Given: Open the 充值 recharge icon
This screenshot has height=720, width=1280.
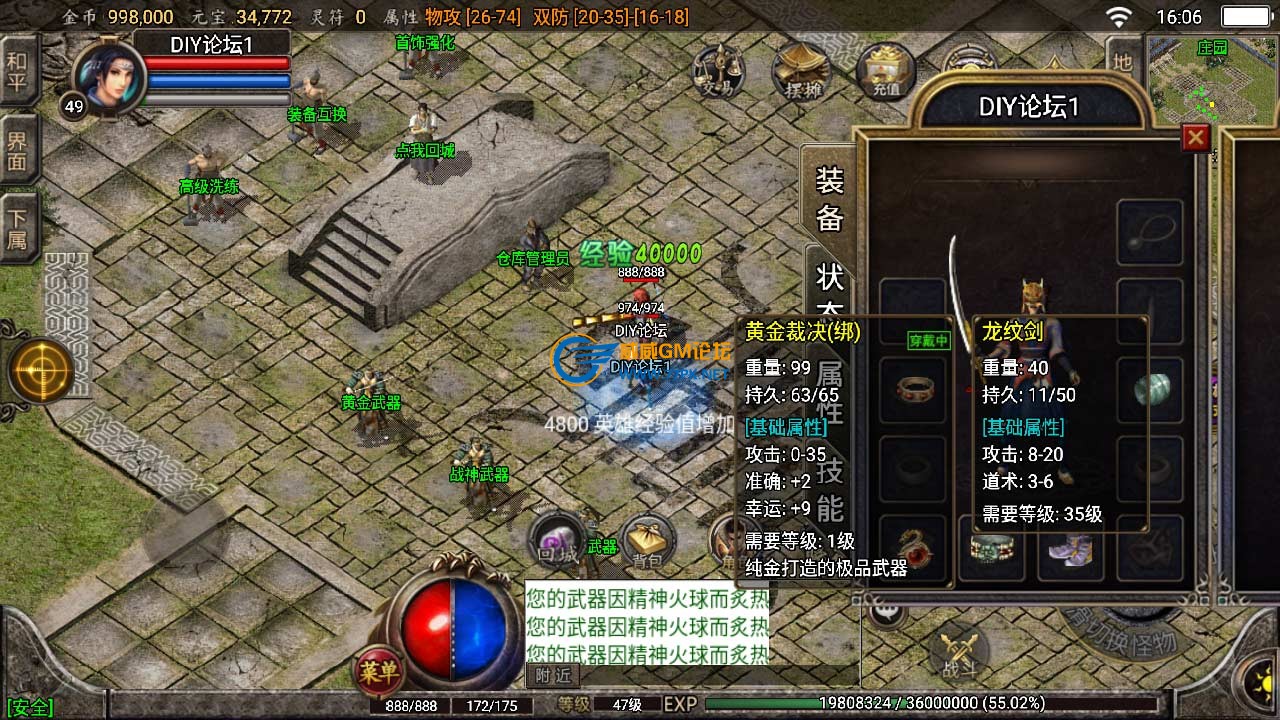Looking at the screenshot, I should [x=886, y=70].
